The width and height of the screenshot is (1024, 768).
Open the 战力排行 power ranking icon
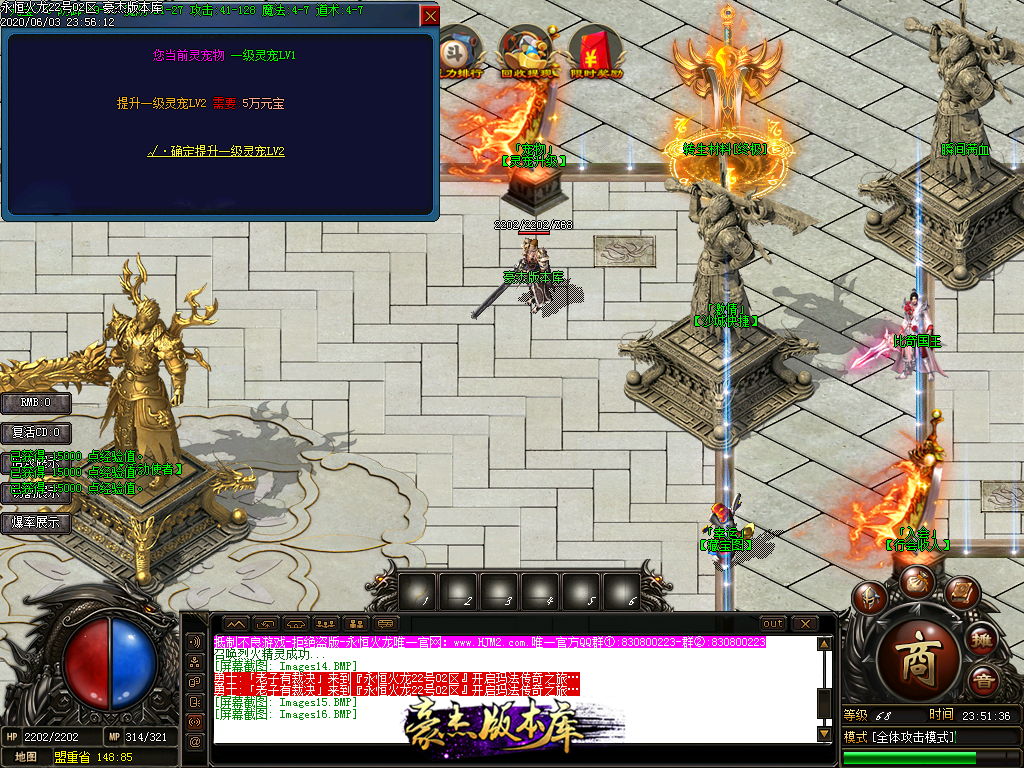coord(461,54)
